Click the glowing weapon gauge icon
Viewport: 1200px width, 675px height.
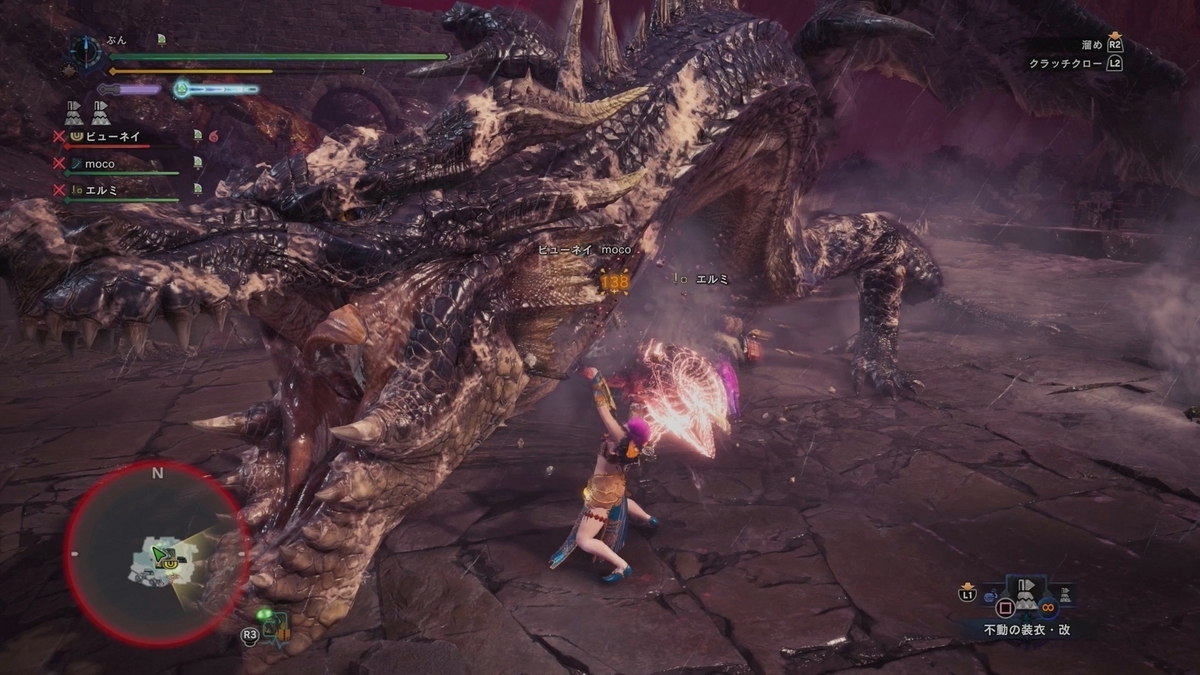[x=181, y=89]
